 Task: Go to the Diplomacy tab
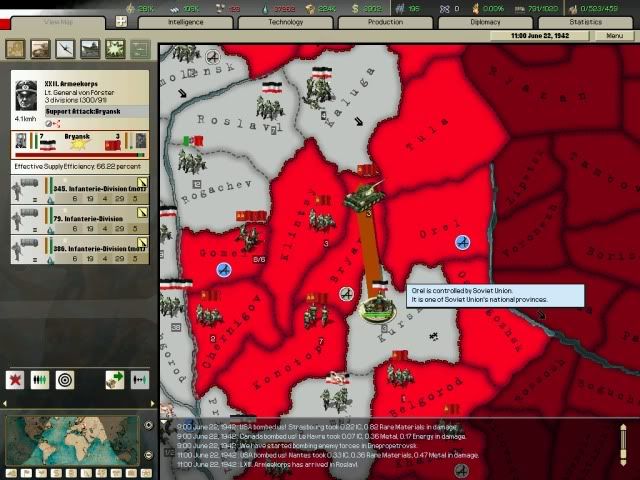coord(485,21)
